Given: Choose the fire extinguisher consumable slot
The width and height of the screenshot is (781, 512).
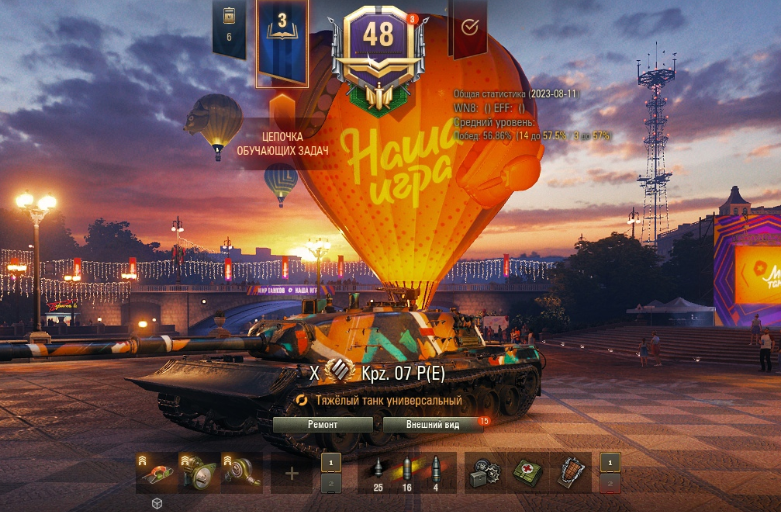Looking at the screenshot, I should [x=571, y=472].
